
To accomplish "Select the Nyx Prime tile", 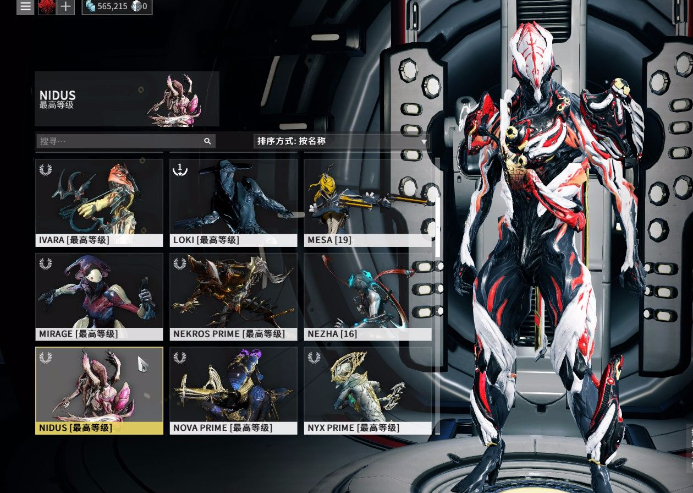I will click(x=368, y=389).
